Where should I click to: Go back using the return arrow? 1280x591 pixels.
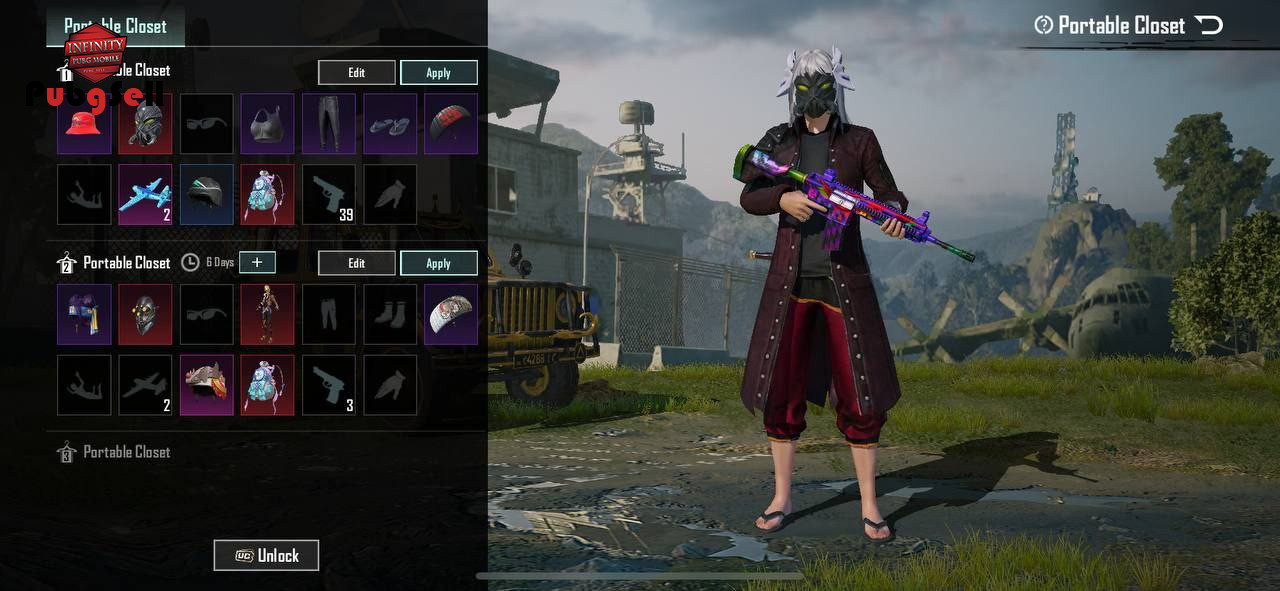point(1209,25)
